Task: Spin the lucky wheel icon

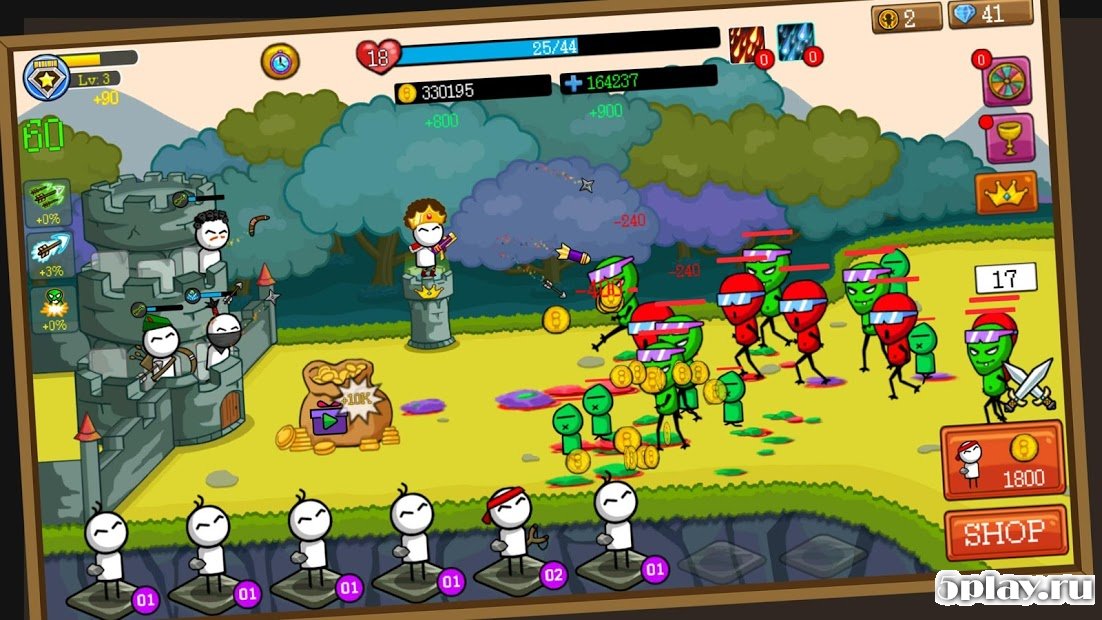Action: pyautogui.click(x=1005, y=81)
